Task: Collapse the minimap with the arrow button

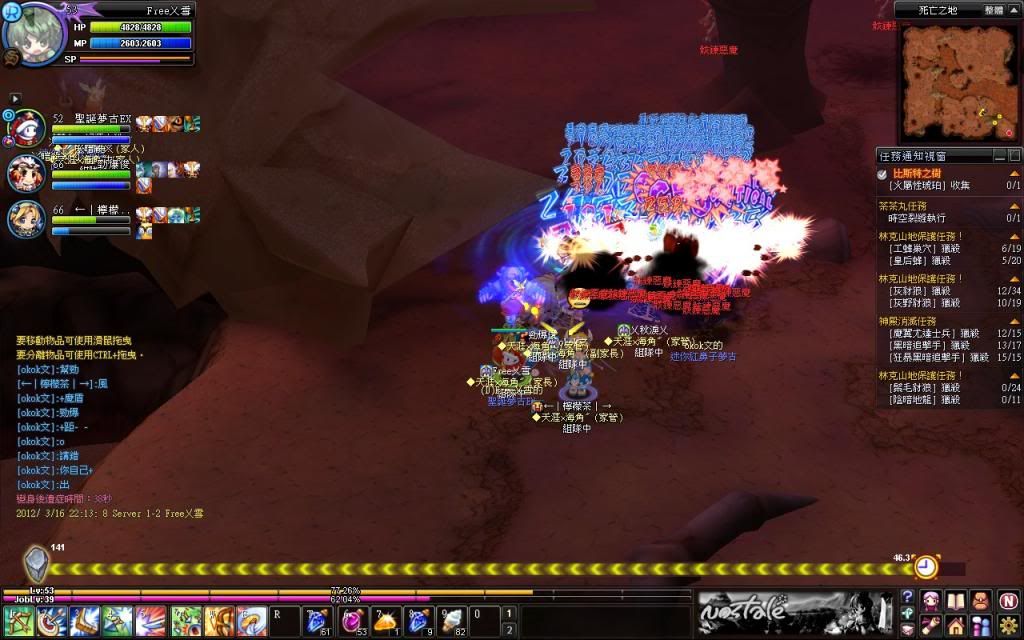Action: [x=1013, y=9]
